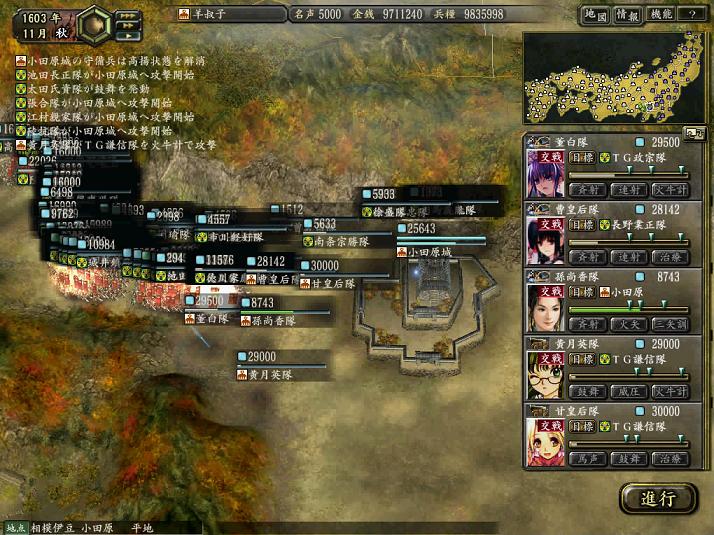The image size is (714, 535).
Task: Activate 治療 for 曹皇后隊
Action: (670, 256)
